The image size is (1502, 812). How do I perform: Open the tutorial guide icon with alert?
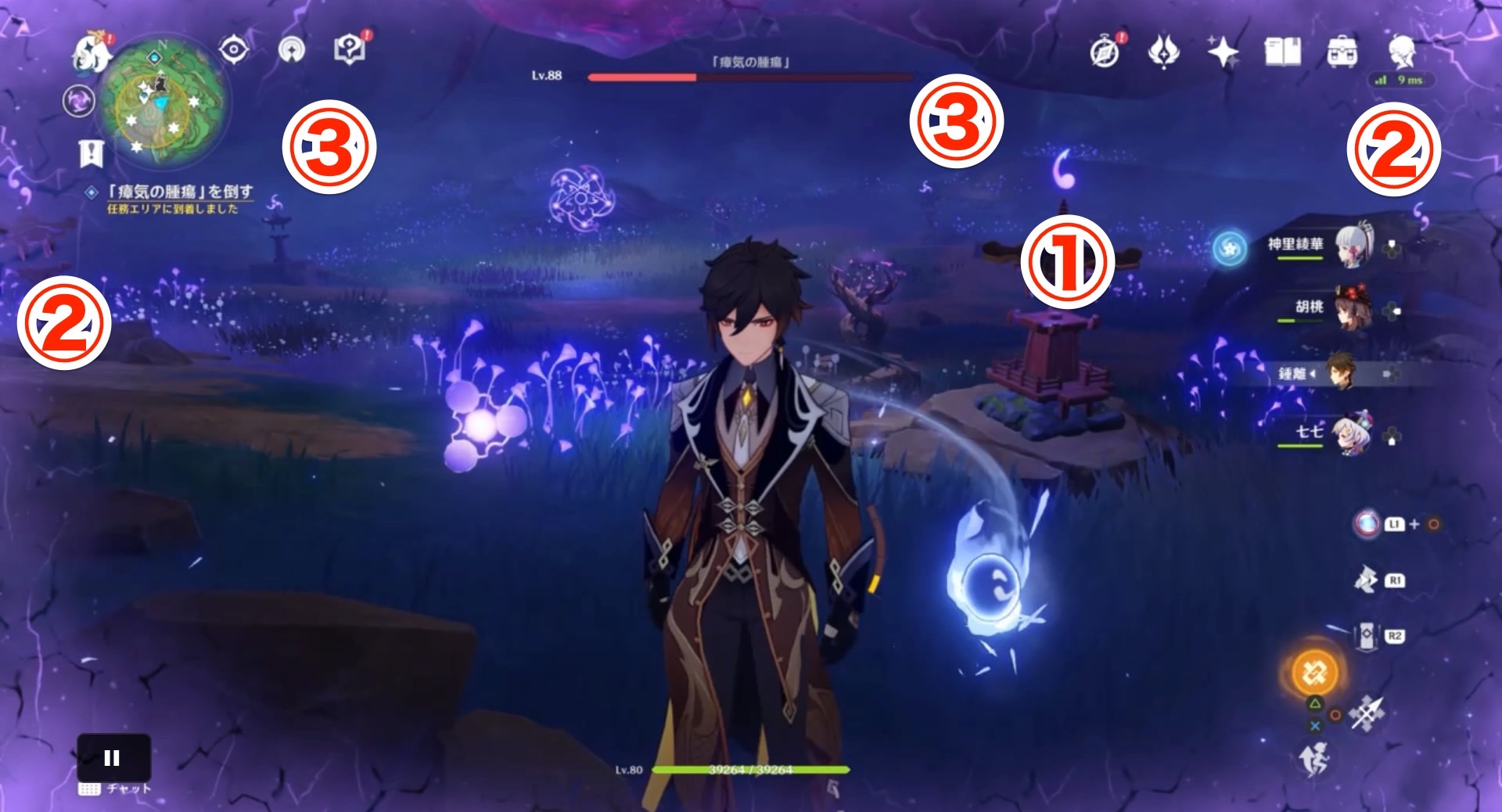coord(351,49)
